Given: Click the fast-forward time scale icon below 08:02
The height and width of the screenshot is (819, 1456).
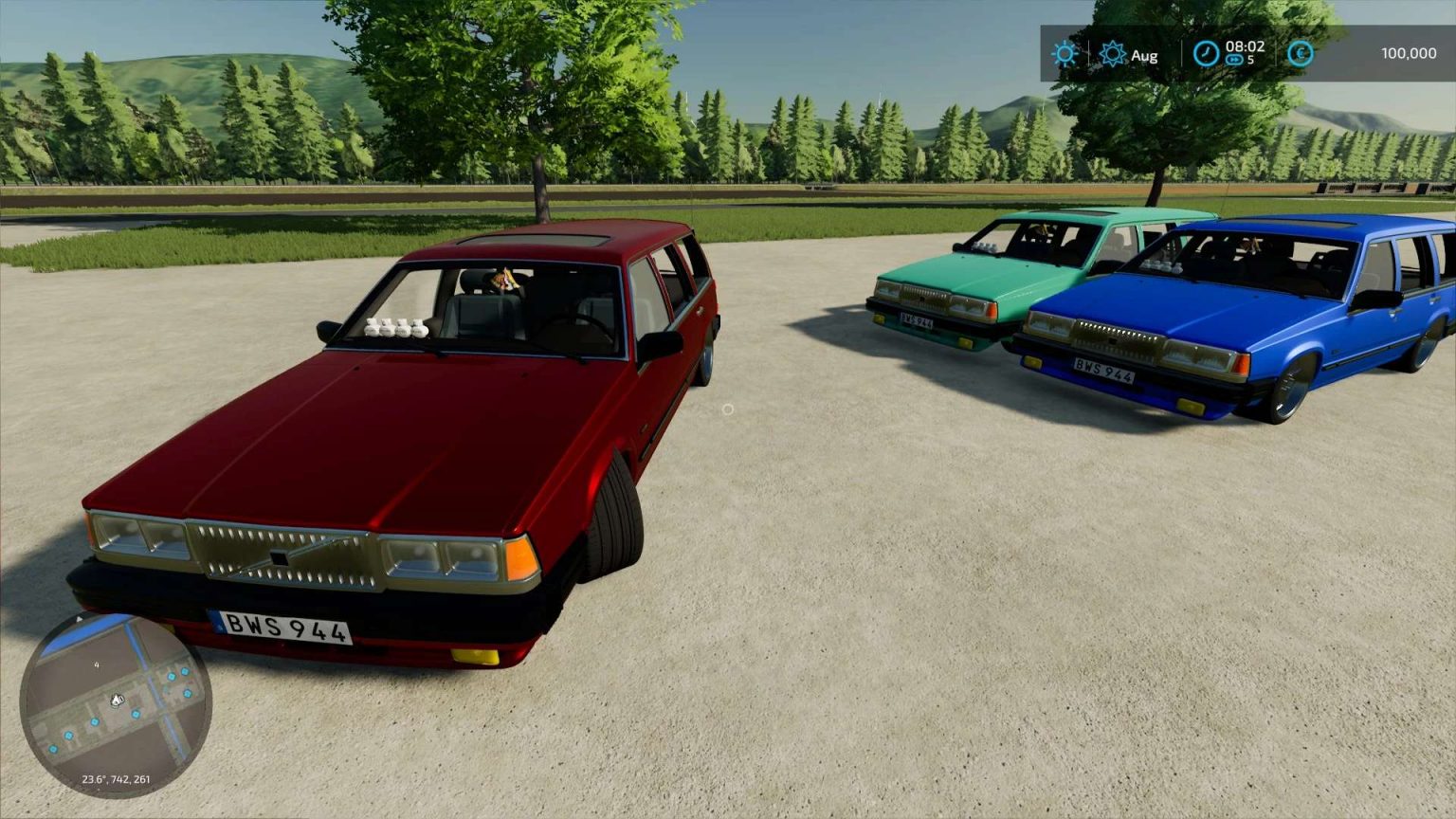Looking at the screenshot, I should pos(1234,60).
